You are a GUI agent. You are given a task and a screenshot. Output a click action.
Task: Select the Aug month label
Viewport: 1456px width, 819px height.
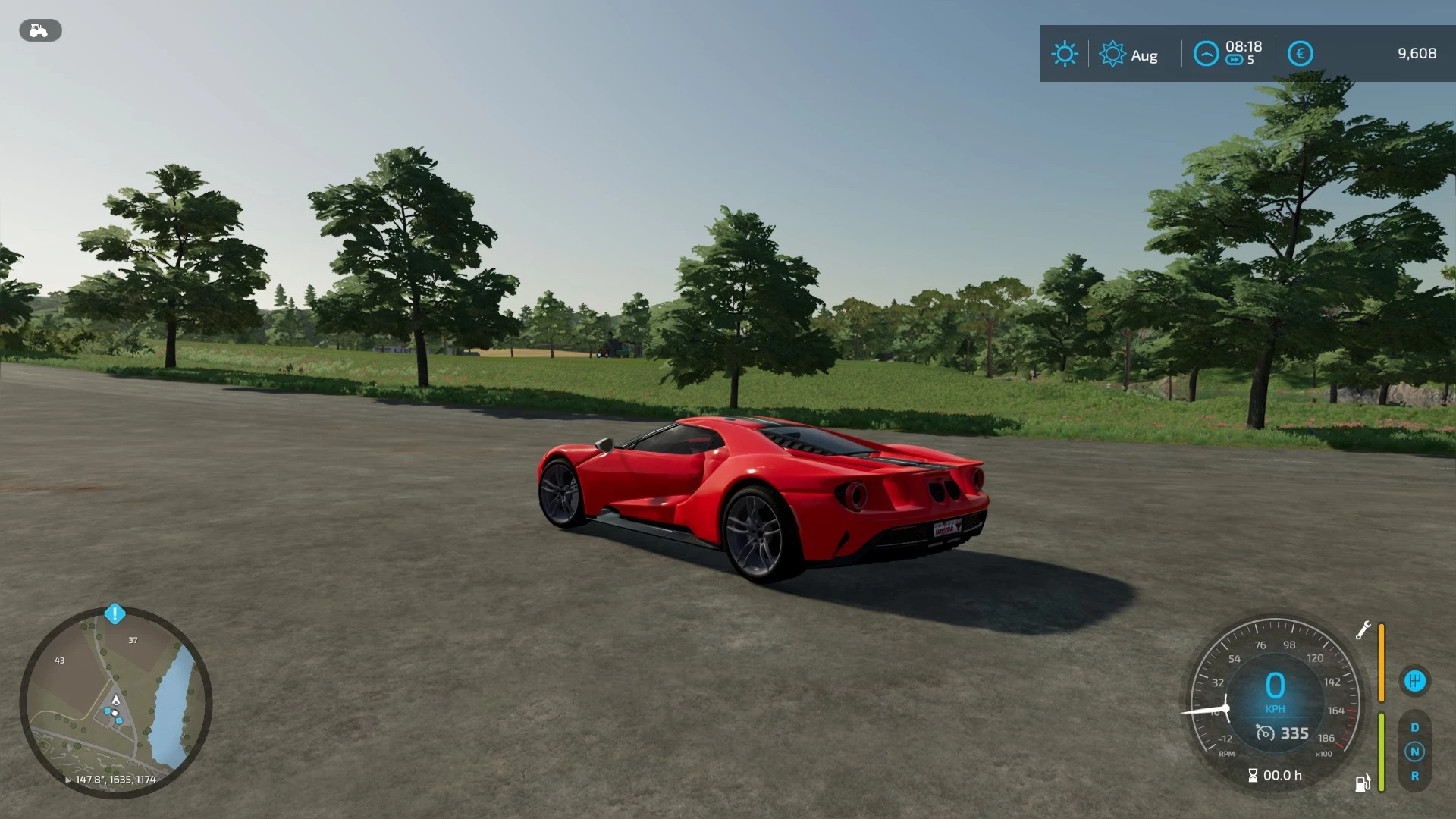[1145, 55]
